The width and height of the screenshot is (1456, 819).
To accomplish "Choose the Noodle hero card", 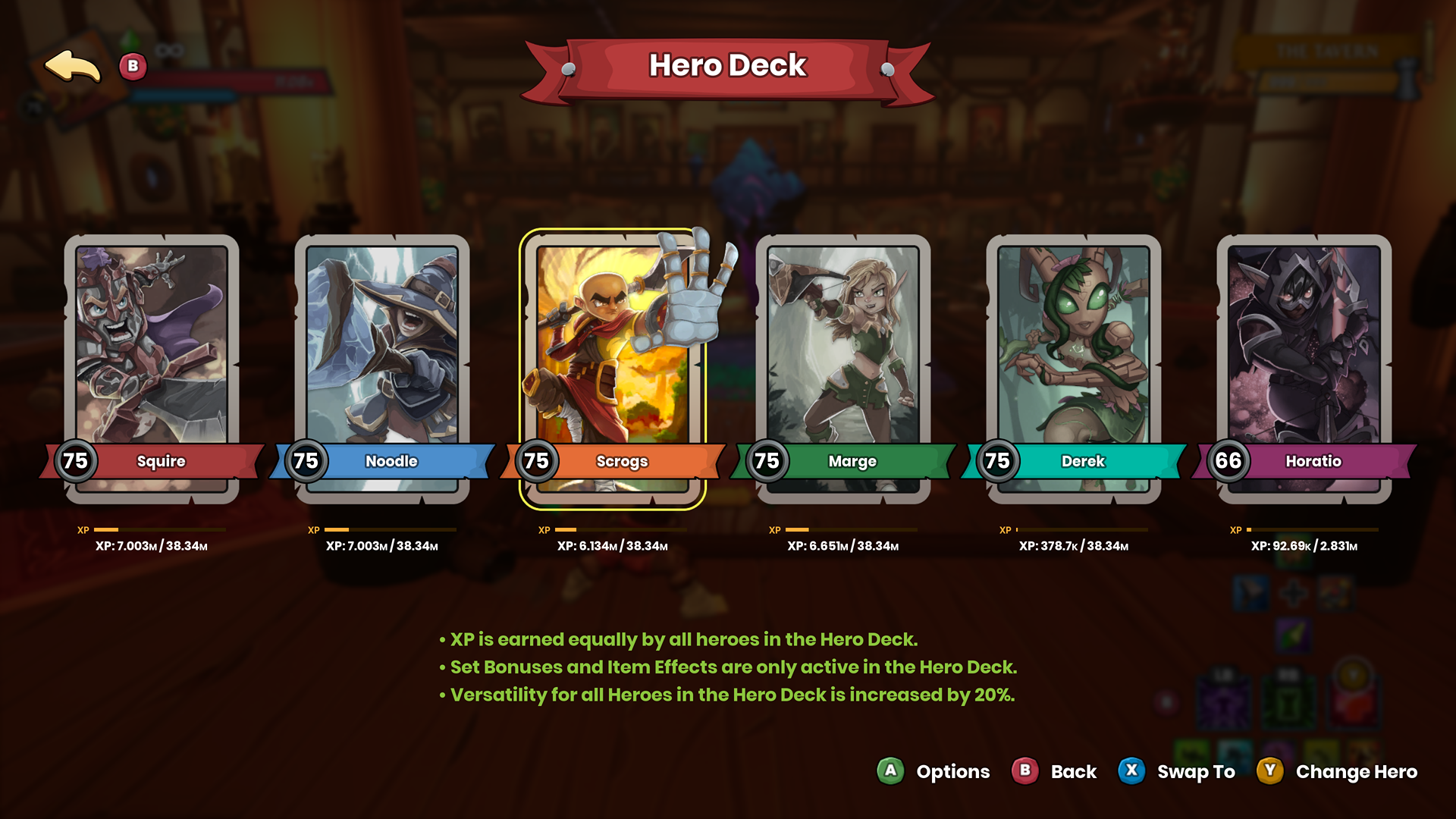I will tap(382, 364).
